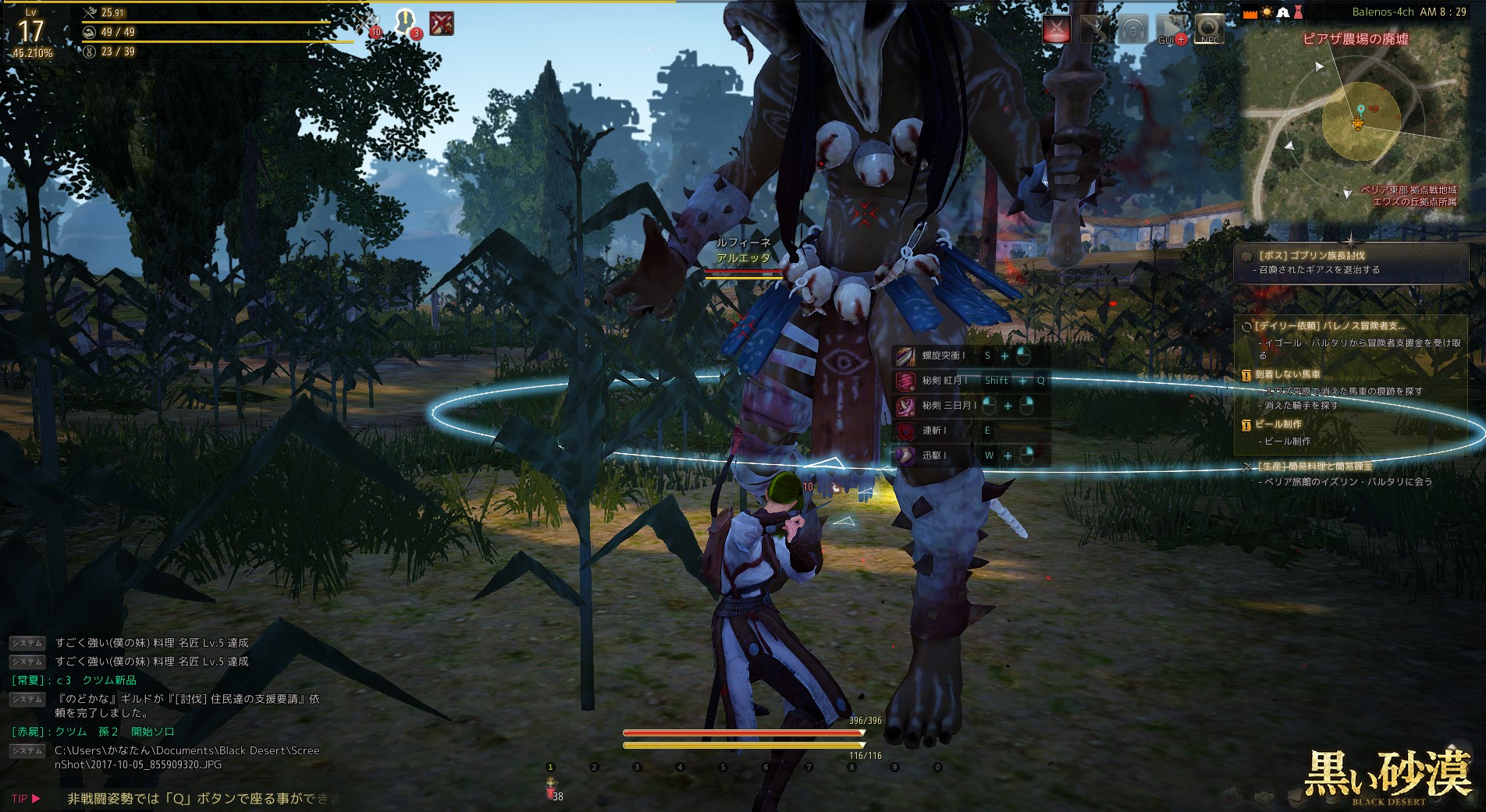Open the NPC search magnifier button

(x=1209, y=30)
